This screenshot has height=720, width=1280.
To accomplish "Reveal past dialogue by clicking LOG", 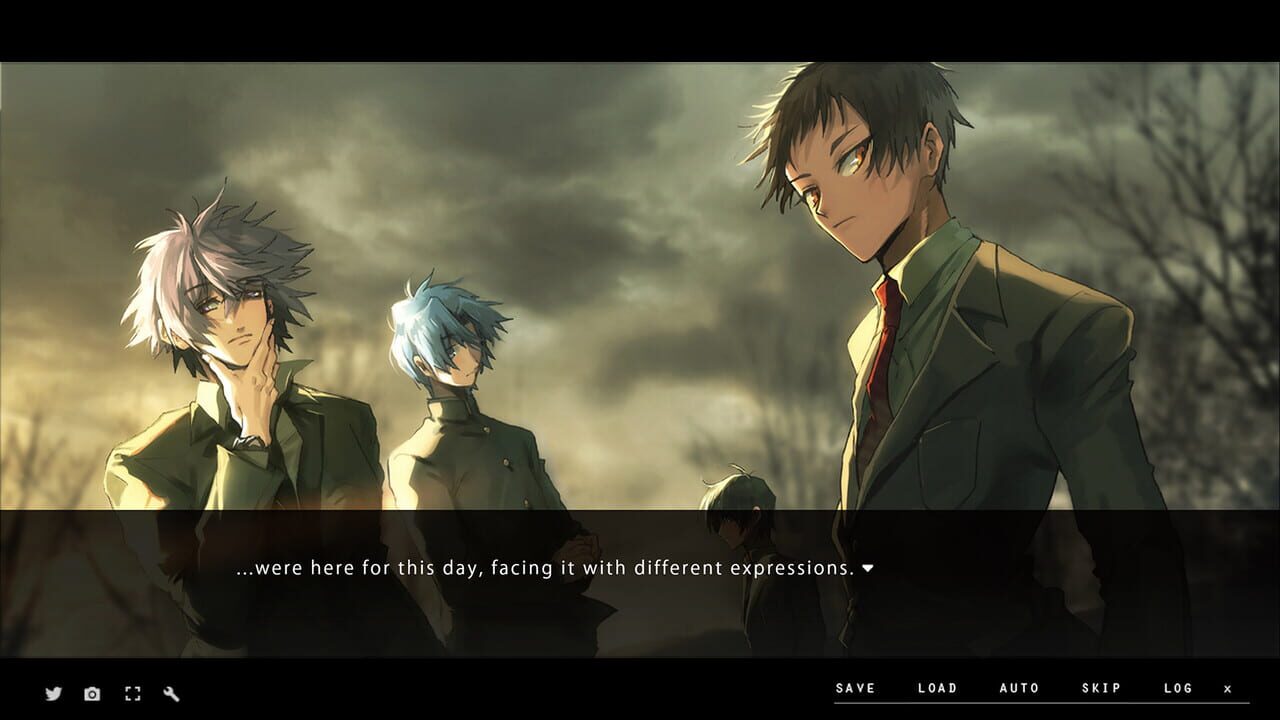I will 1176,688.
